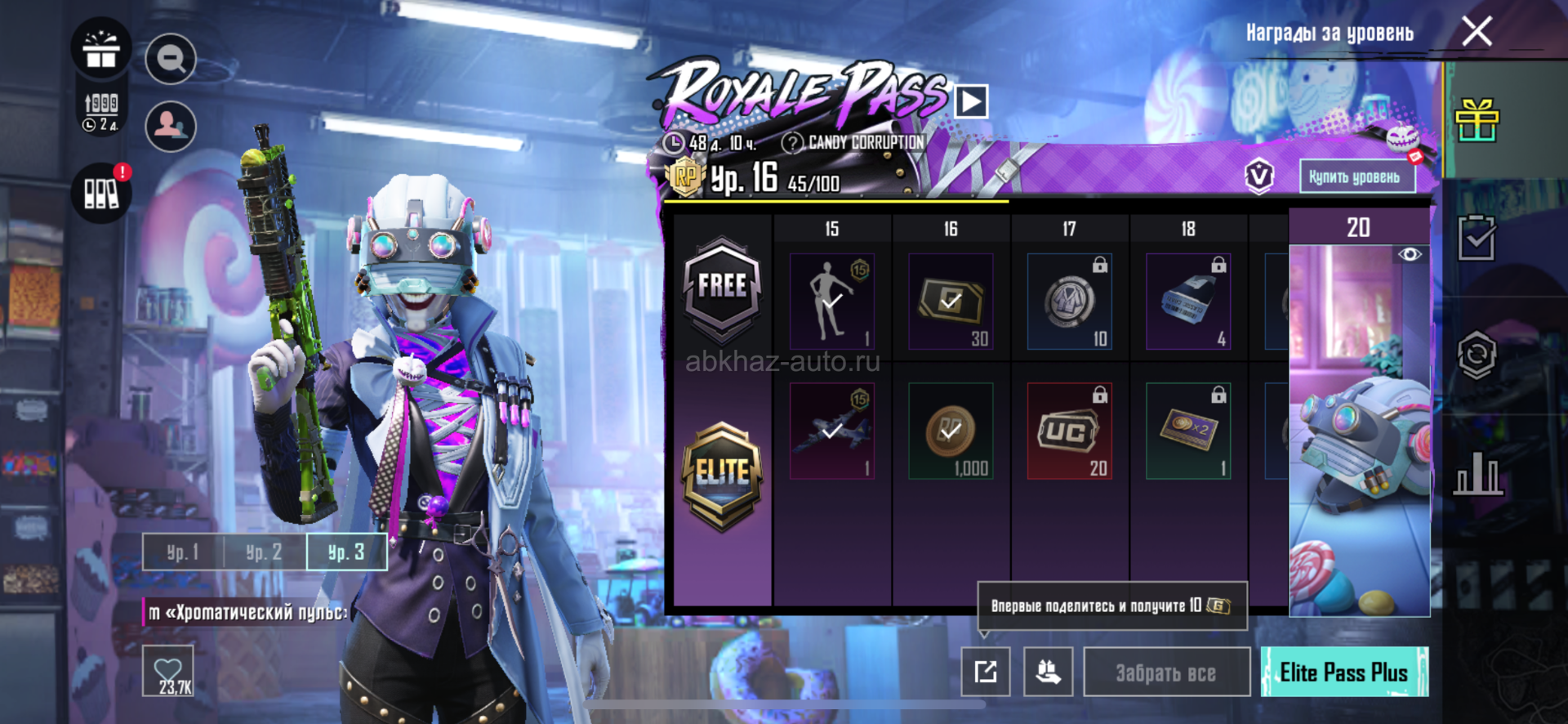Play the Royale Pass trailer video
The image size is (1568, 724).
coord(971,102)
